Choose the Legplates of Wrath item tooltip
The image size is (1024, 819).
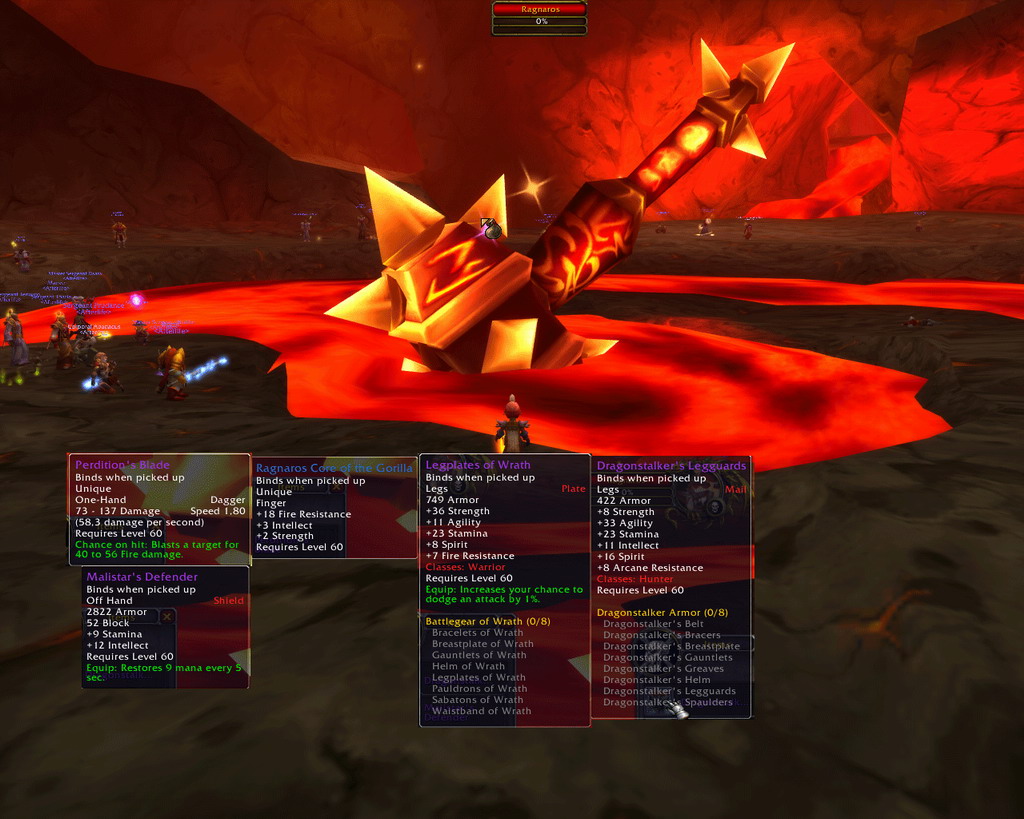click(x=504, y=590)
